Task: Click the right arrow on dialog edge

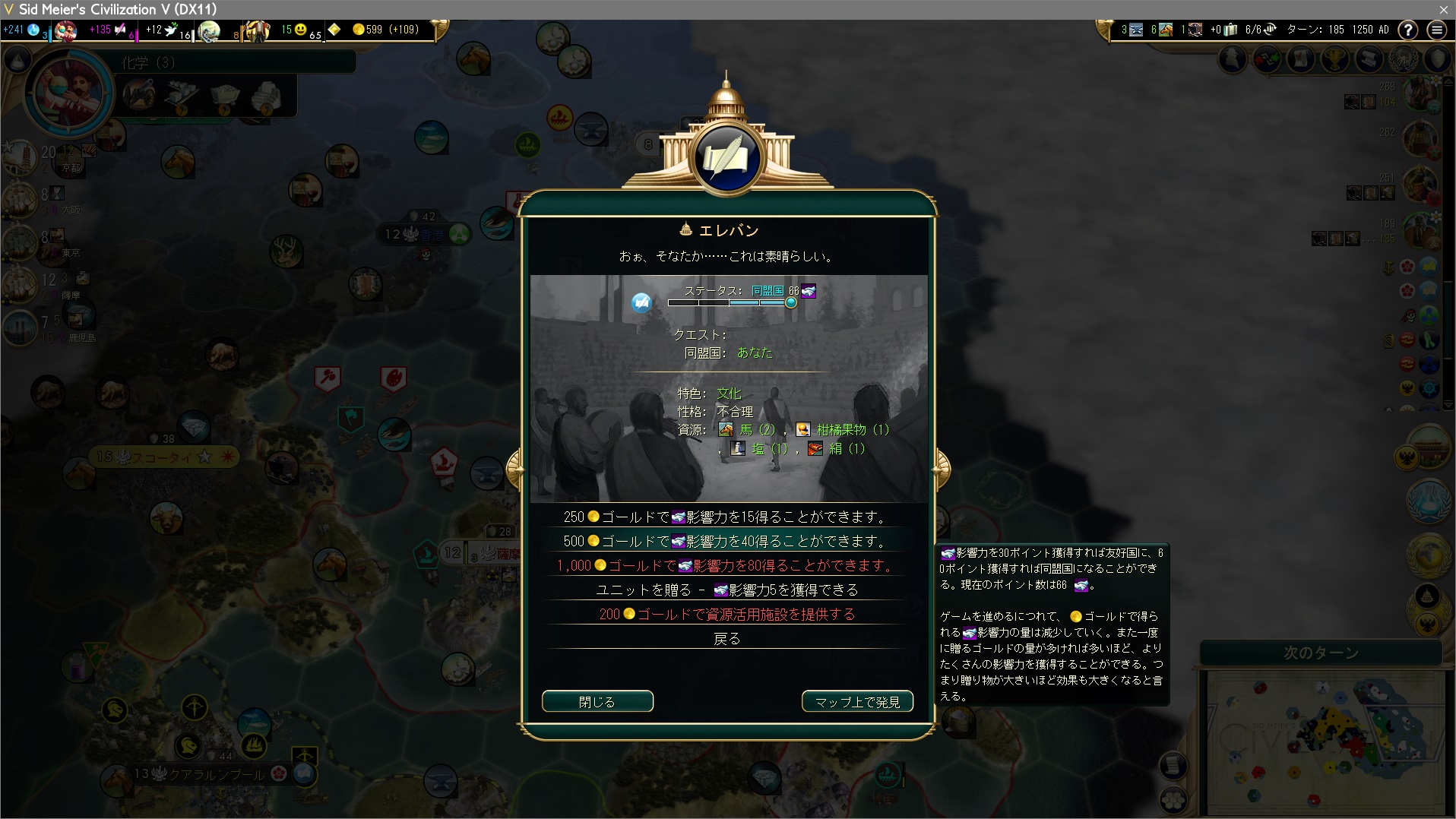Action: coord(942,467)
